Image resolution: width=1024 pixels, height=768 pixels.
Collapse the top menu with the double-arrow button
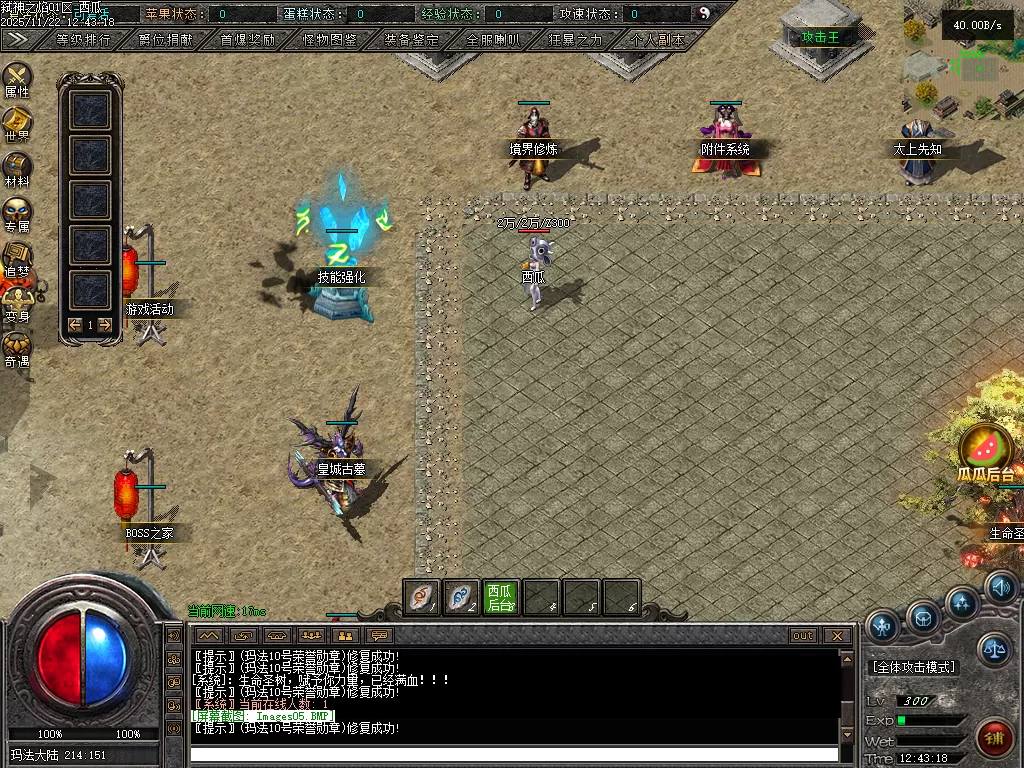[17, 38]
